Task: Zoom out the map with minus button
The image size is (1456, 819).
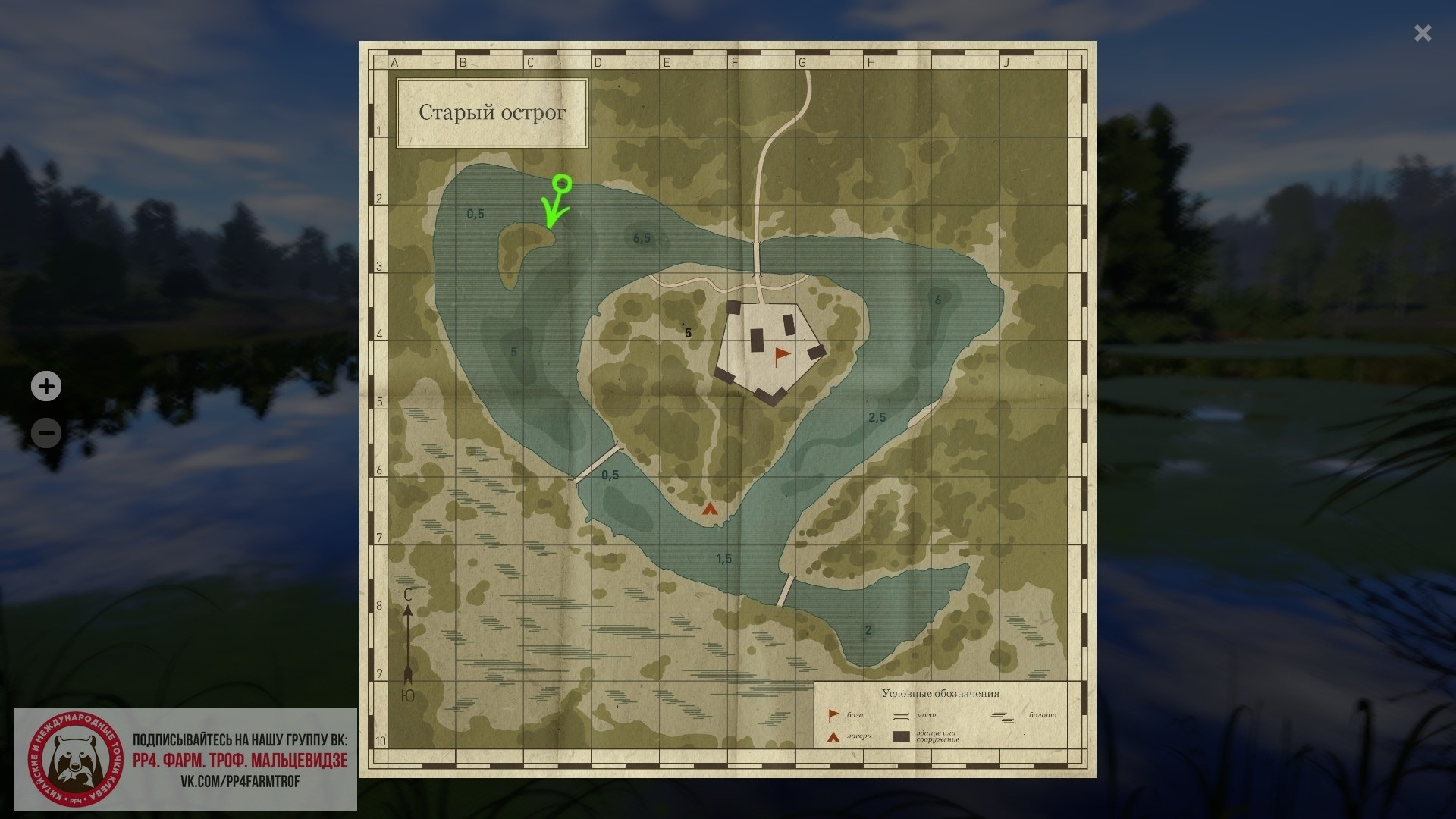Action: 46,434
